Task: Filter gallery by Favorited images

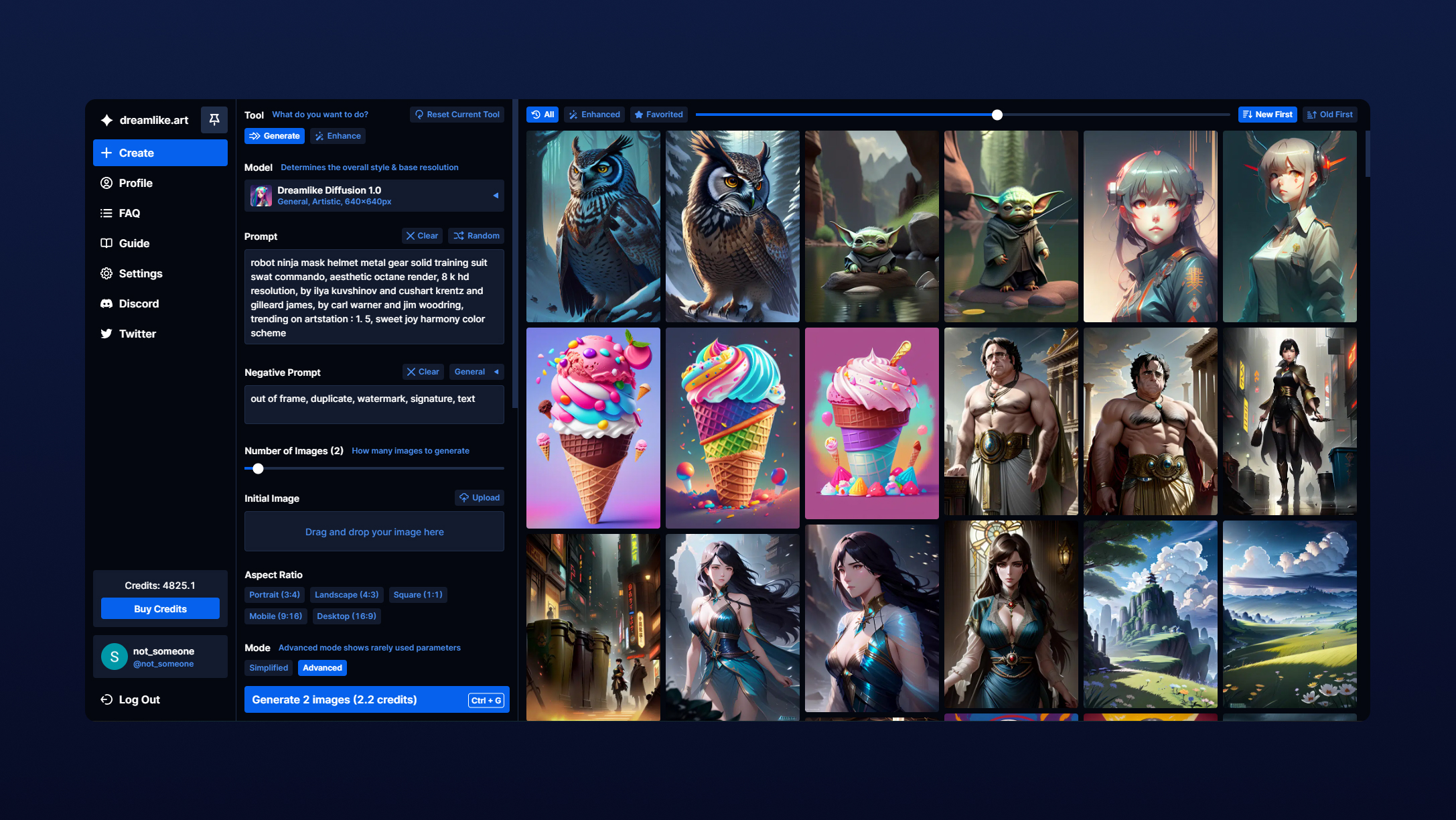Action: click(x=659, y=115)
